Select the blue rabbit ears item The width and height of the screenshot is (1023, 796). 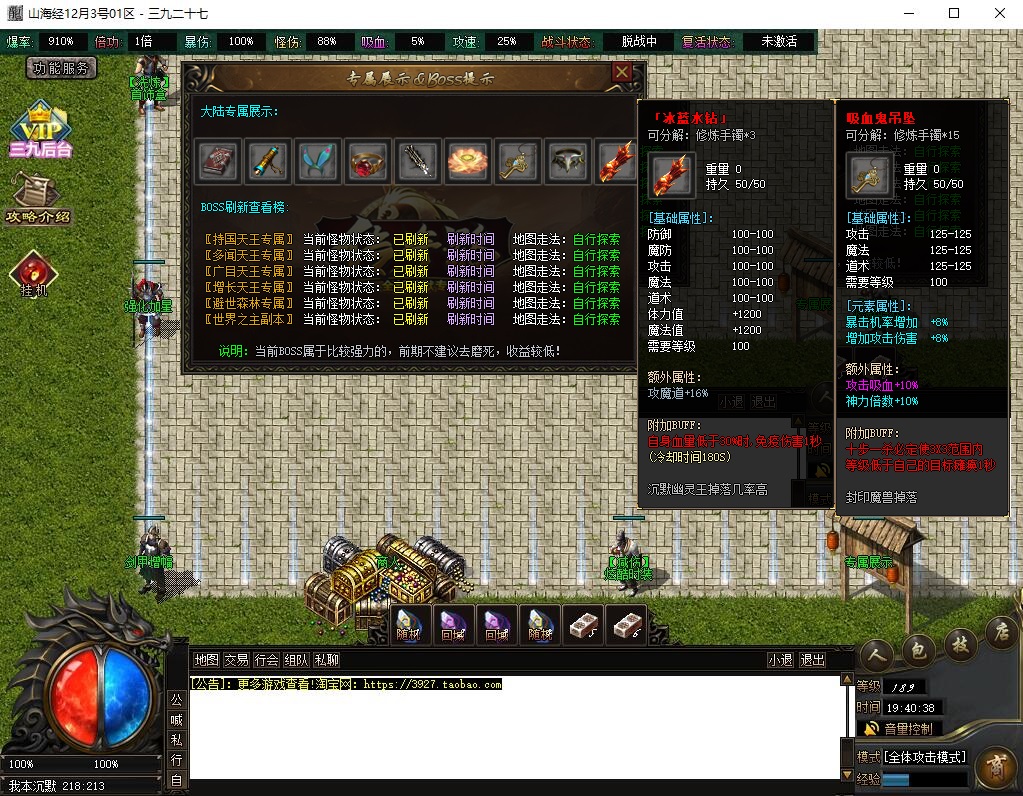(x=318, y=161)
